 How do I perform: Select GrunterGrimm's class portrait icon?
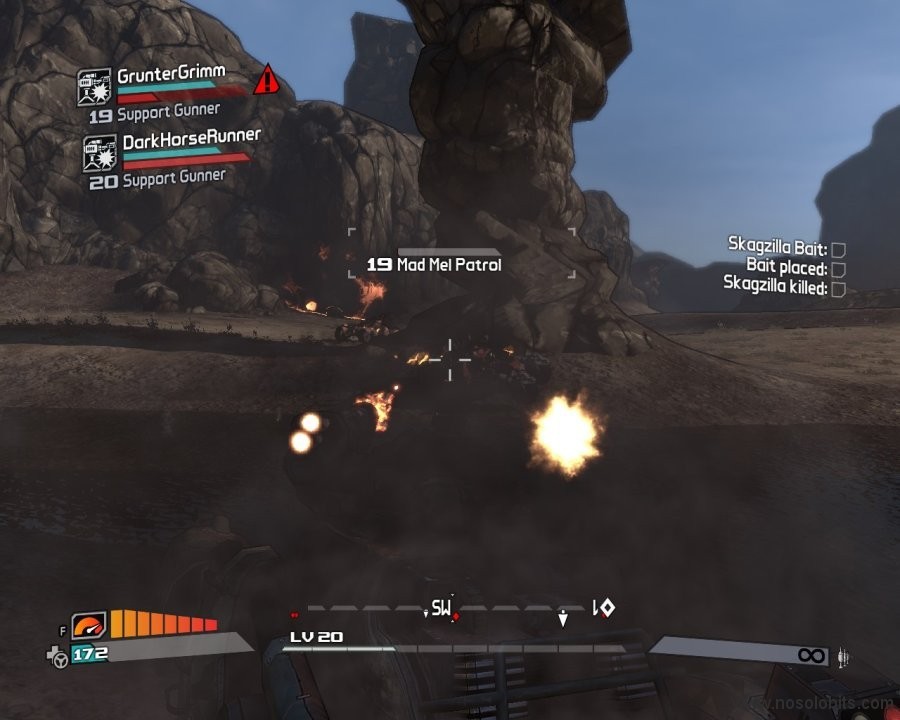click(x=94, y=87)
